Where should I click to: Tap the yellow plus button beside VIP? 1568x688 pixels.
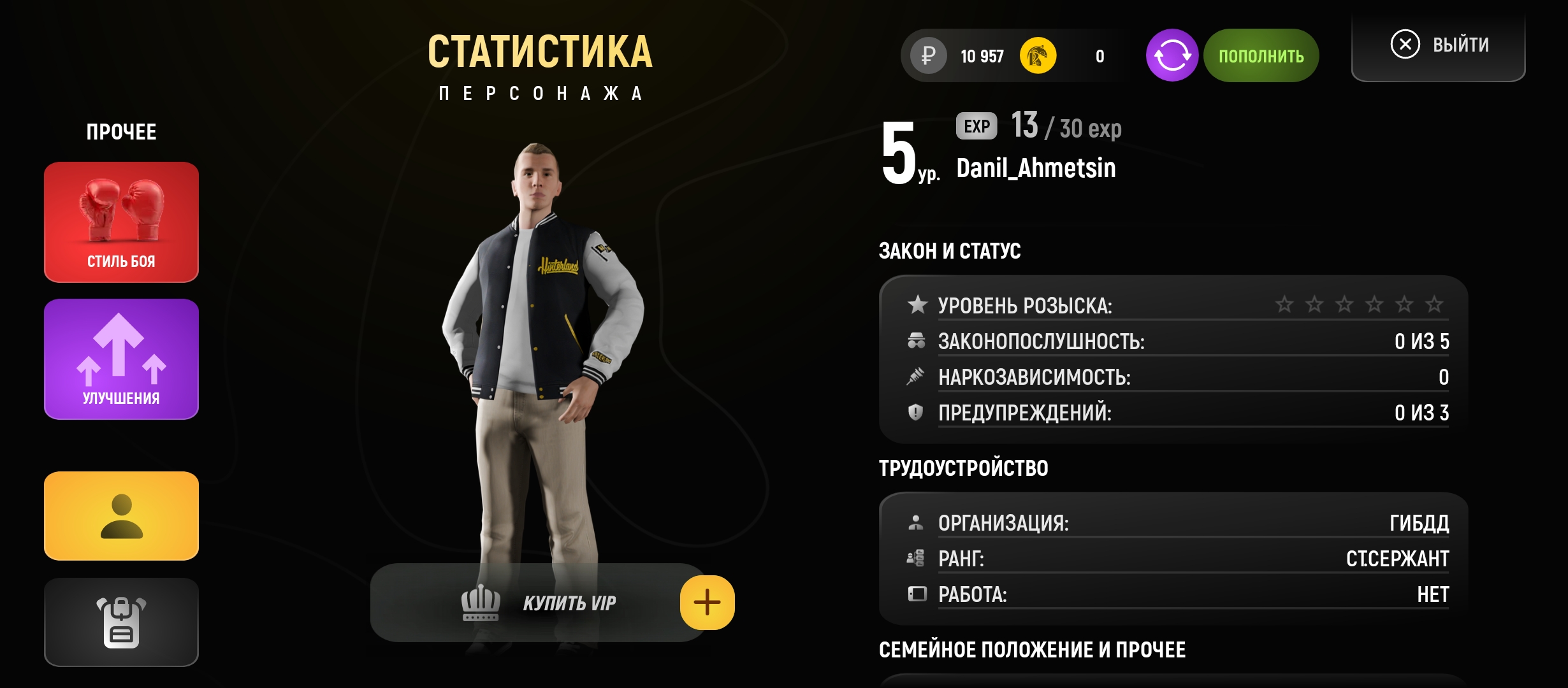click(707, 603)
